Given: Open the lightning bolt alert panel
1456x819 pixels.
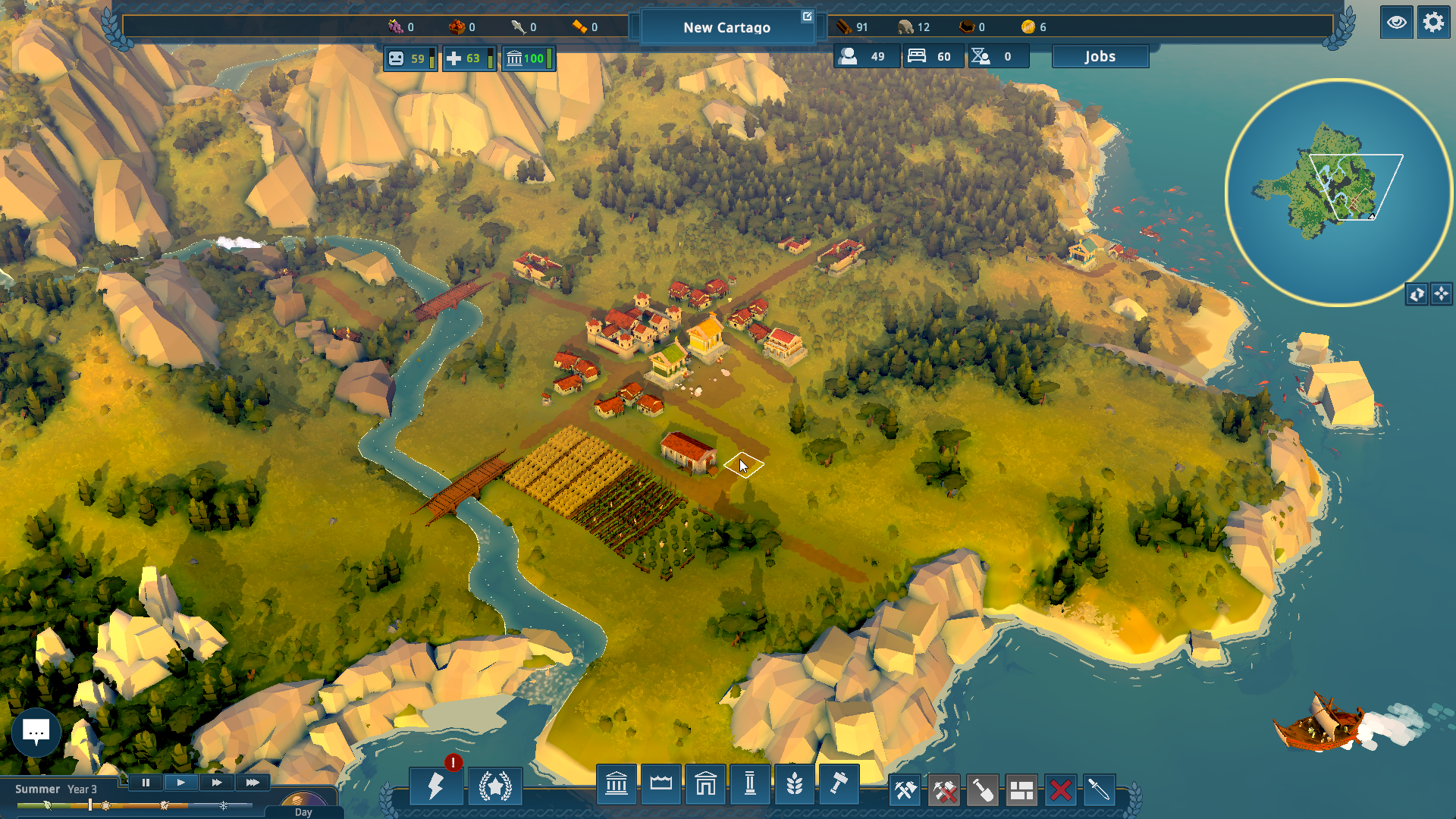Looking at the screenshot, I should (436, 786).
